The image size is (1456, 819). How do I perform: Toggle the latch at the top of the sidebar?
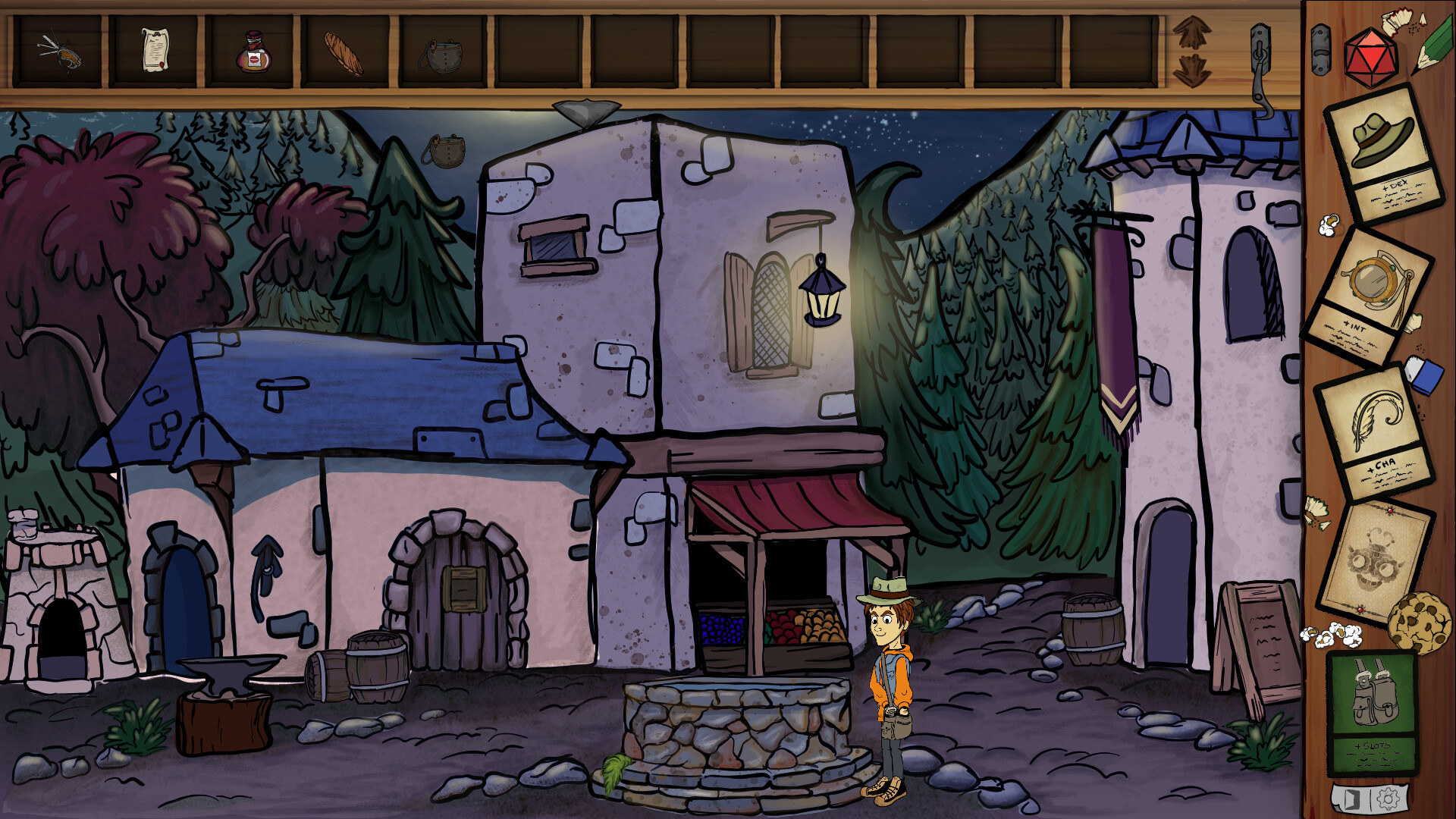(1322, 49)
